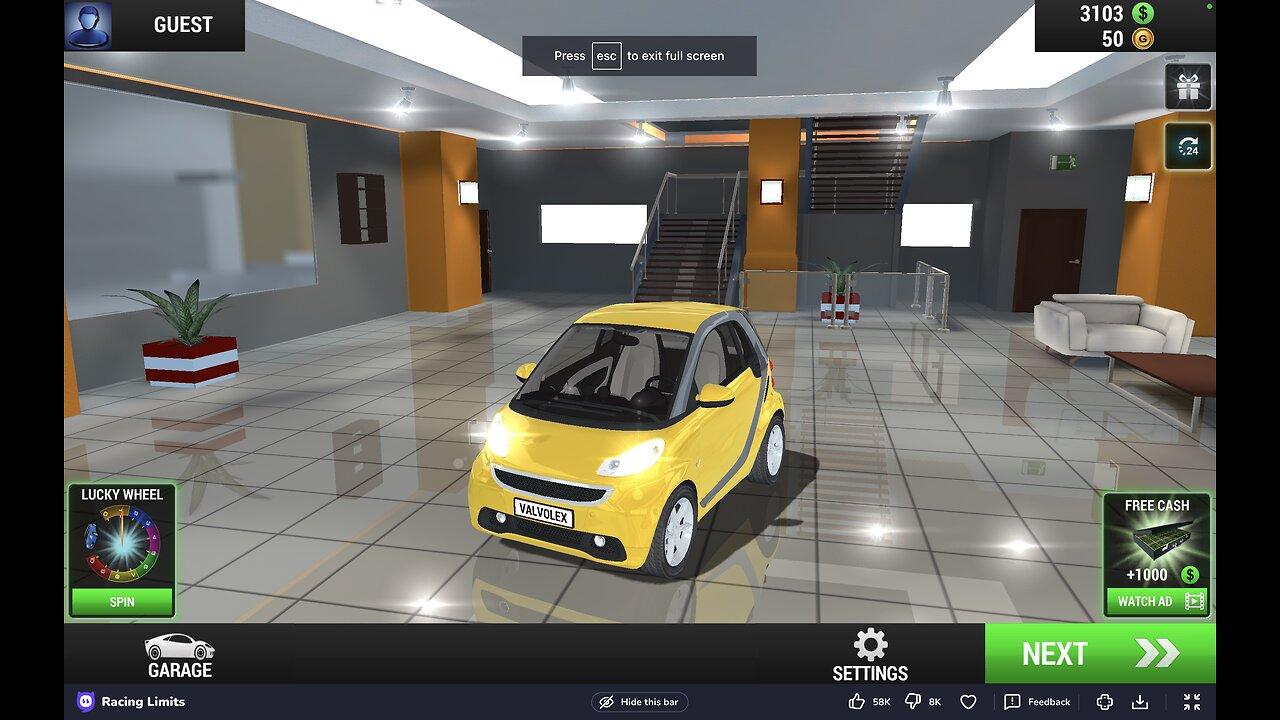Click the 24 refresh timer icon
Image resolution: width=1280 pixels, height=720 pixels.
click(1188, 147)
